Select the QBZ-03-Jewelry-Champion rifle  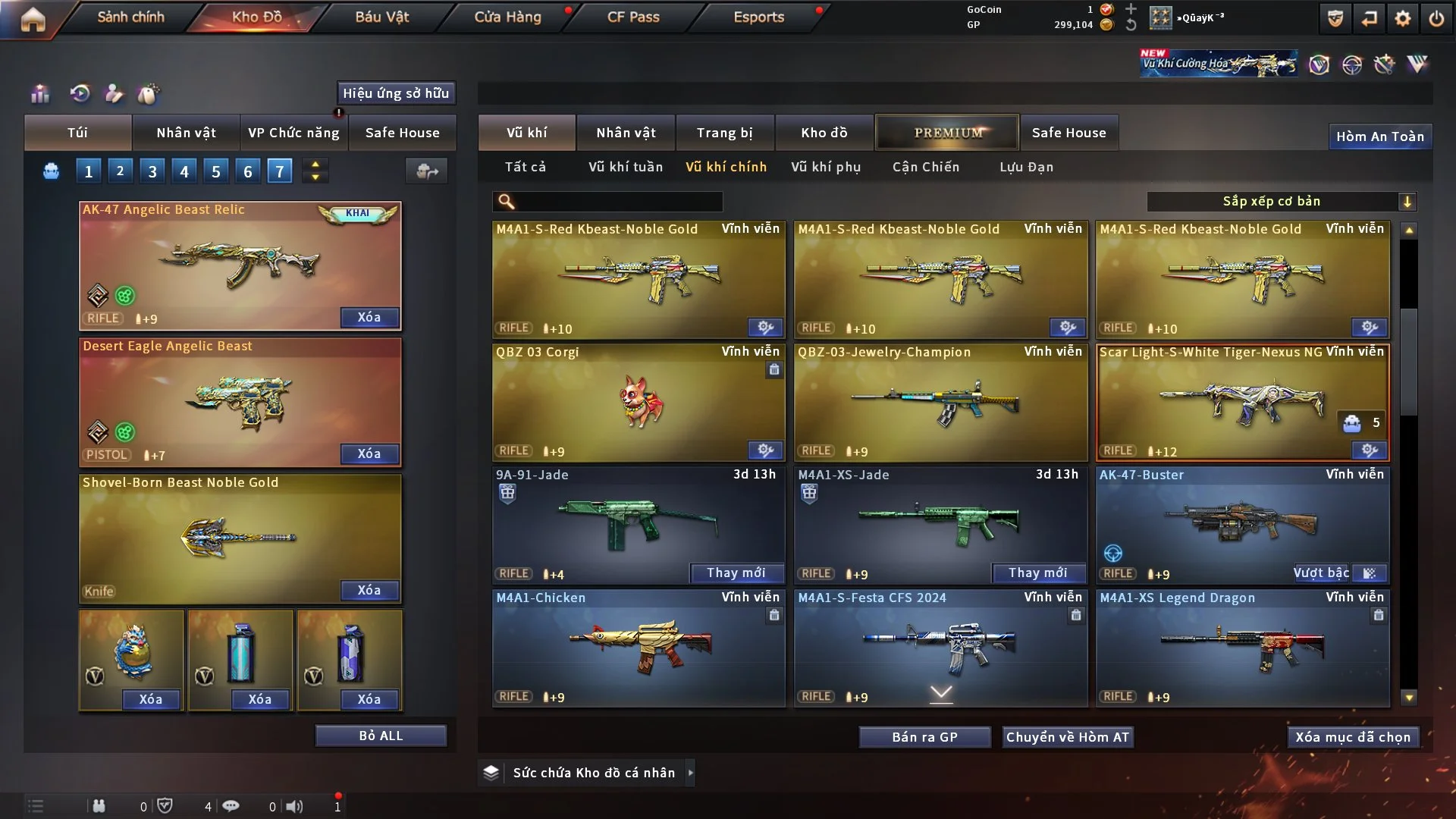[940, 403]
